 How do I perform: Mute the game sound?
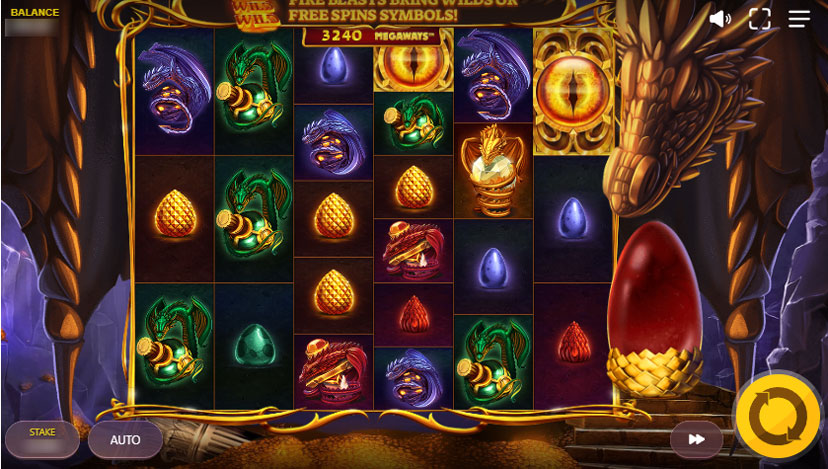720,19
